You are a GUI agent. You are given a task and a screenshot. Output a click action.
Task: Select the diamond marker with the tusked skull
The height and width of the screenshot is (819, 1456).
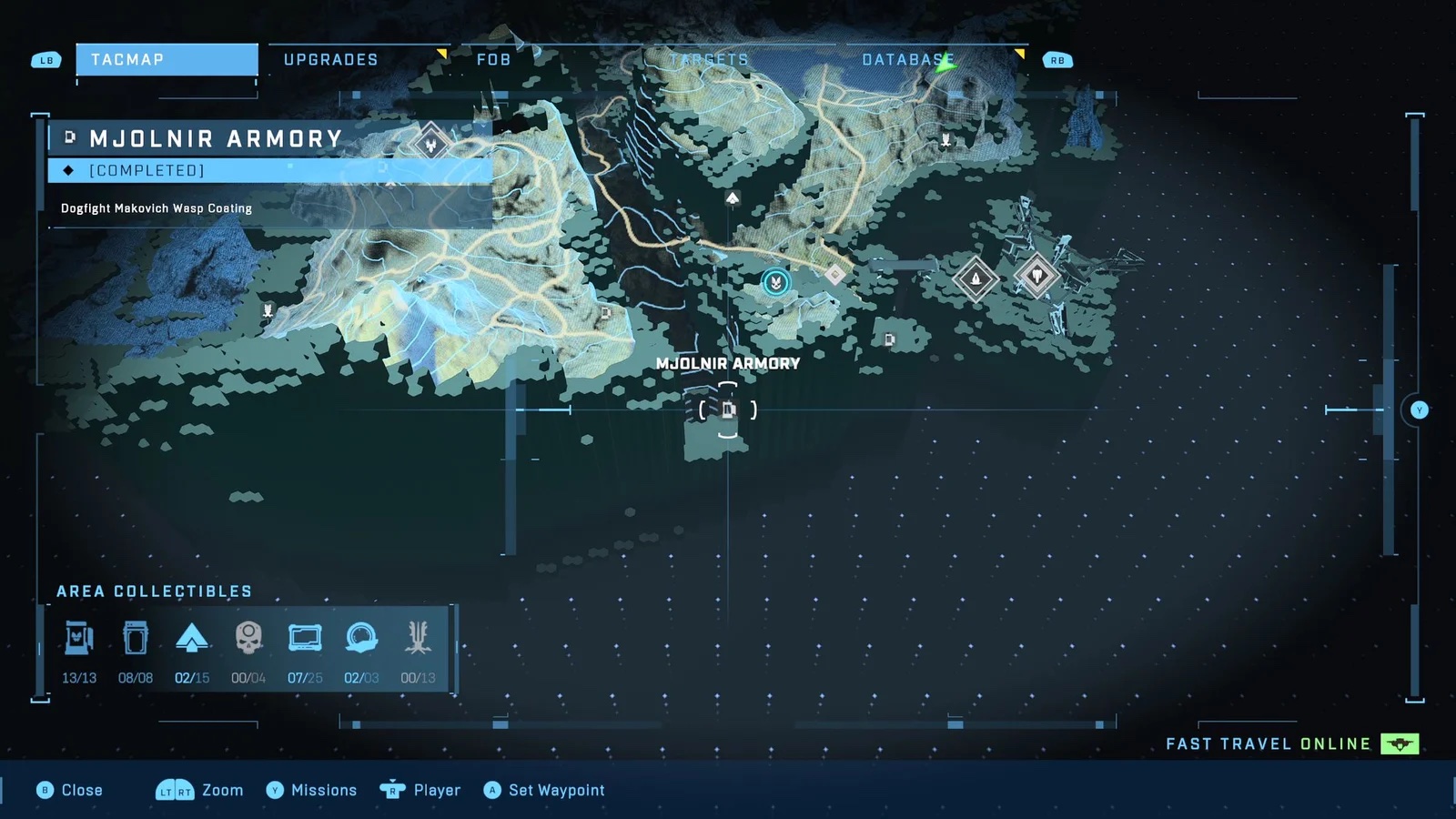1036,275
